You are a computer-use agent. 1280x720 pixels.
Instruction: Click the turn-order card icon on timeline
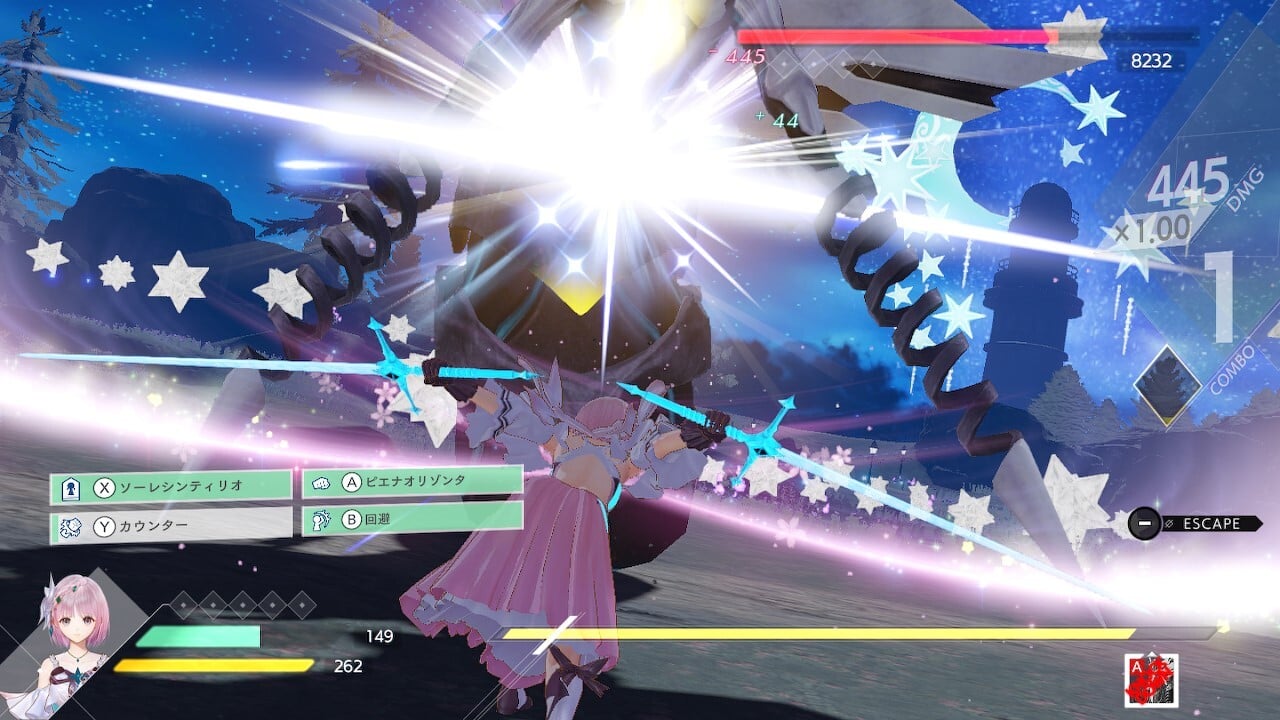coord(1151,680)
